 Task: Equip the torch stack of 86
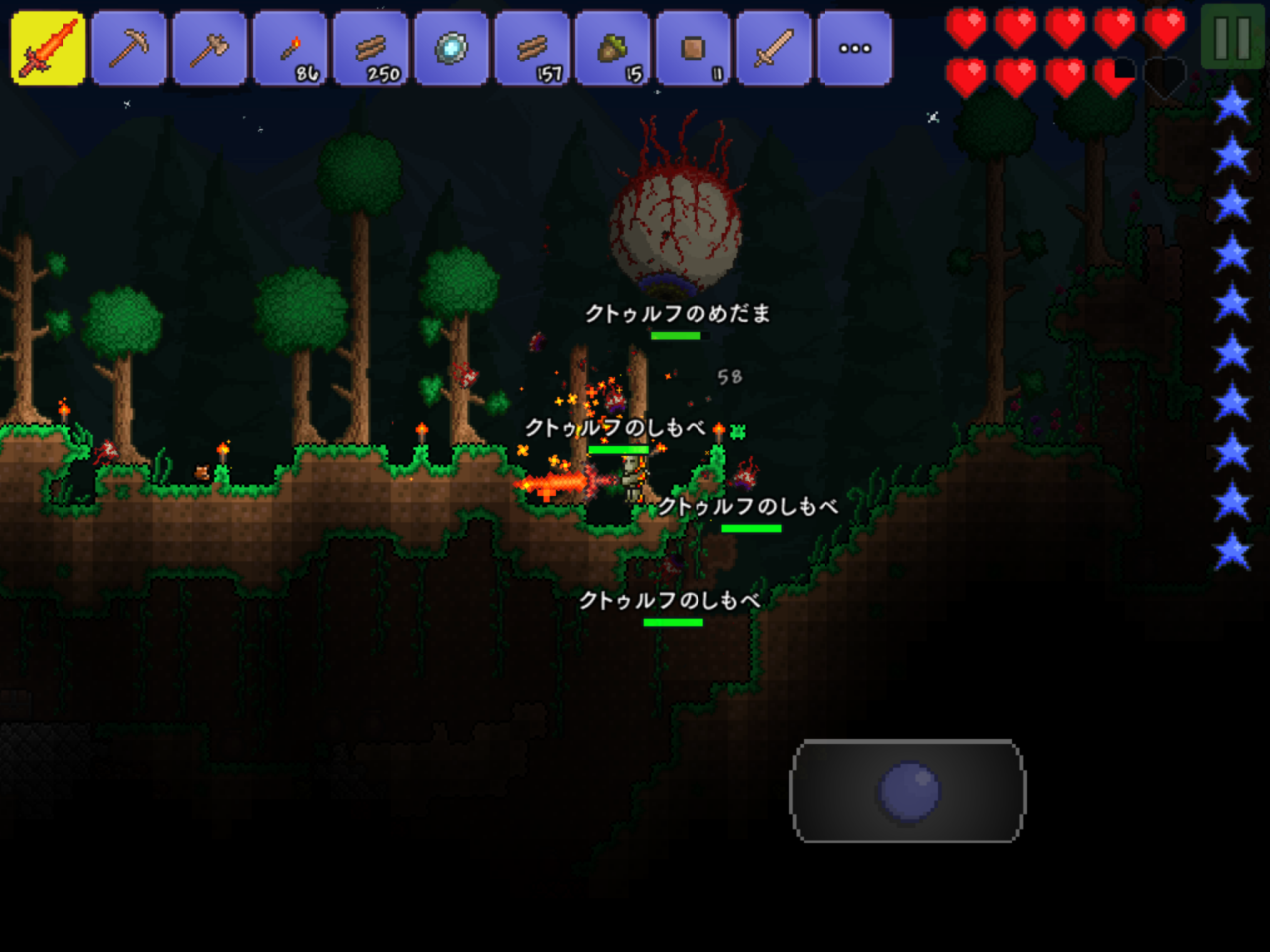click(289, 46)
